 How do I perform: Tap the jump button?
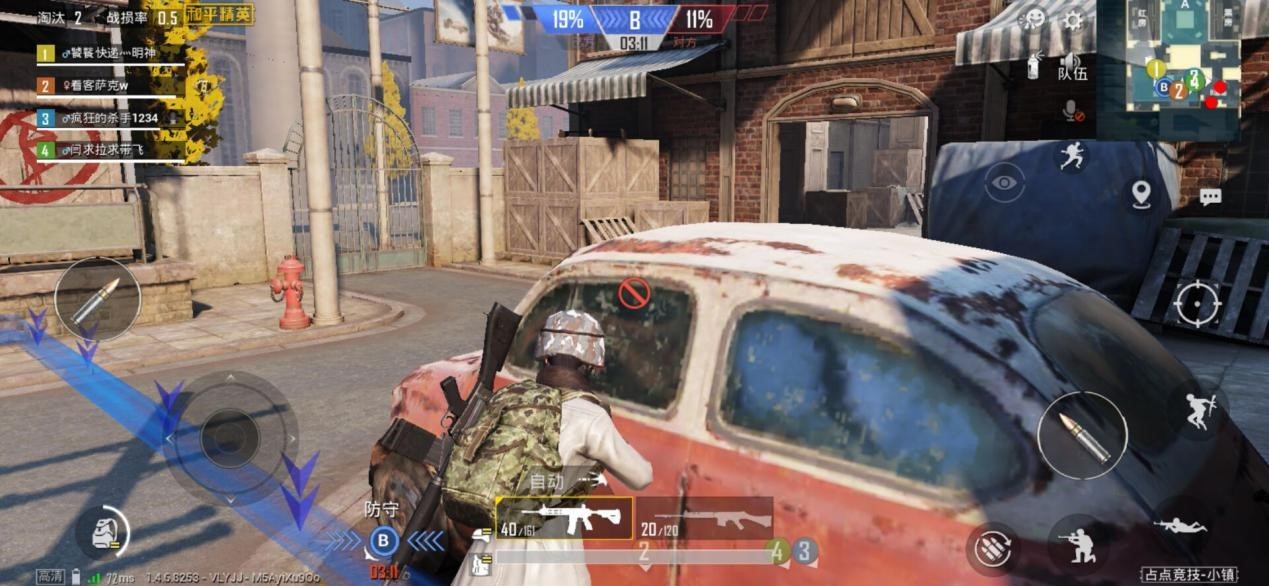point(1198,409)
